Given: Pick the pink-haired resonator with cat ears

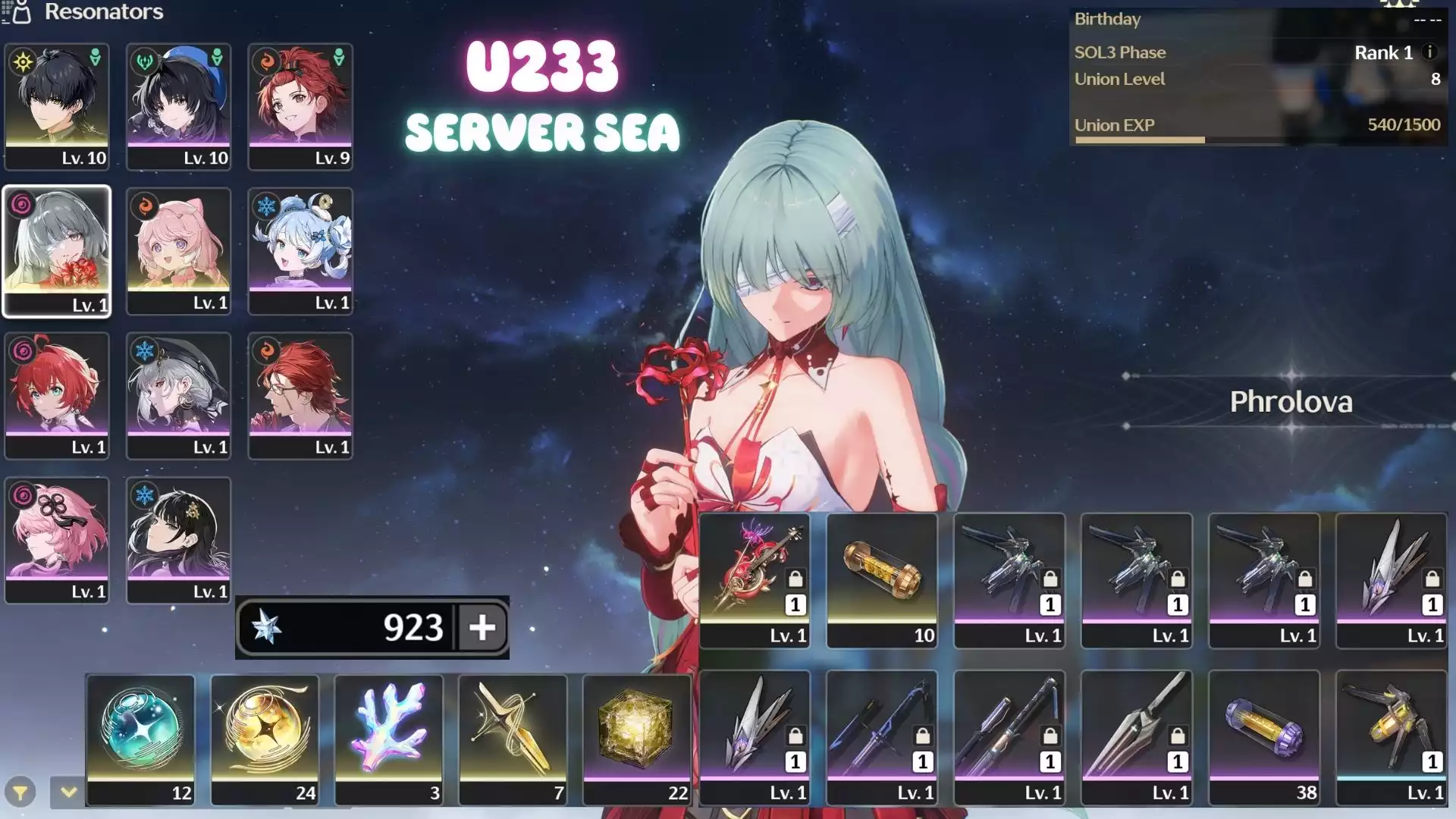Looking at the screenshot, I should pyautogui.click(x=179, y=250).
